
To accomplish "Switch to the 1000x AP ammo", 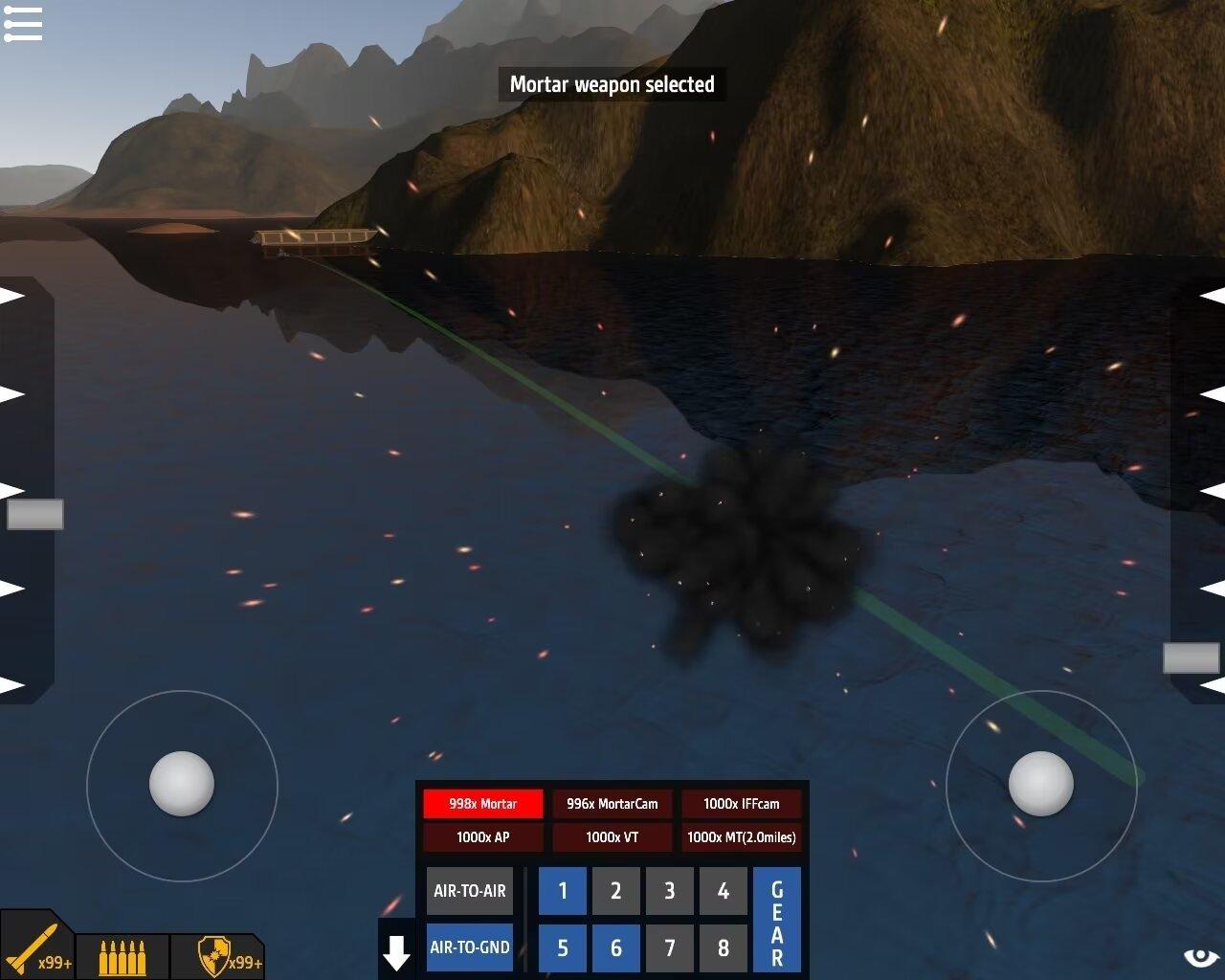I will coord(482,837).
